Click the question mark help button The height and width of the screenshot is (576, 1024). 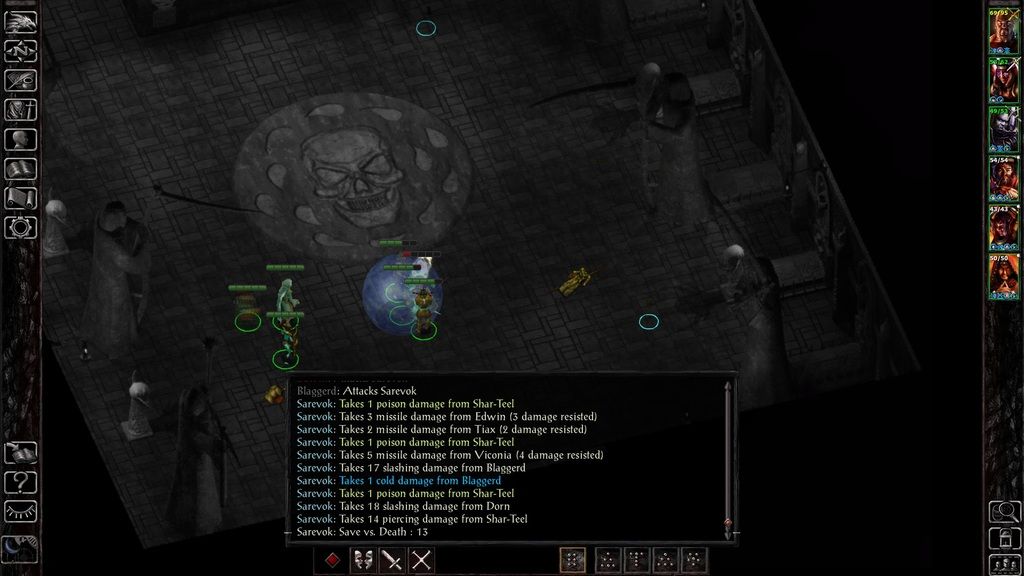[20, 483]
